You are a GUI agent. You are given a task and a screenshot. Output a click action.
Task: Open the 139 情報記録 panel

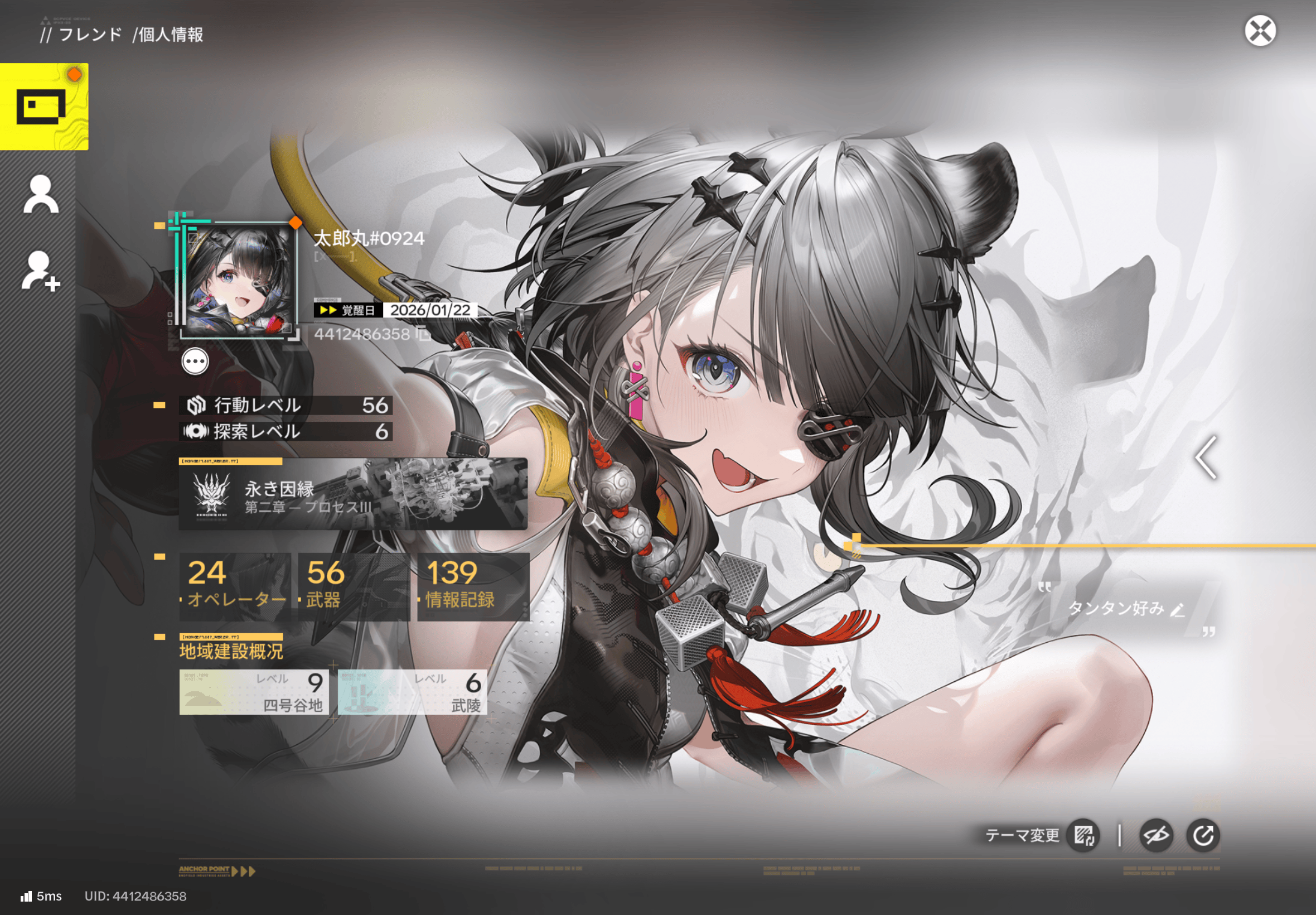pos(473,586)
